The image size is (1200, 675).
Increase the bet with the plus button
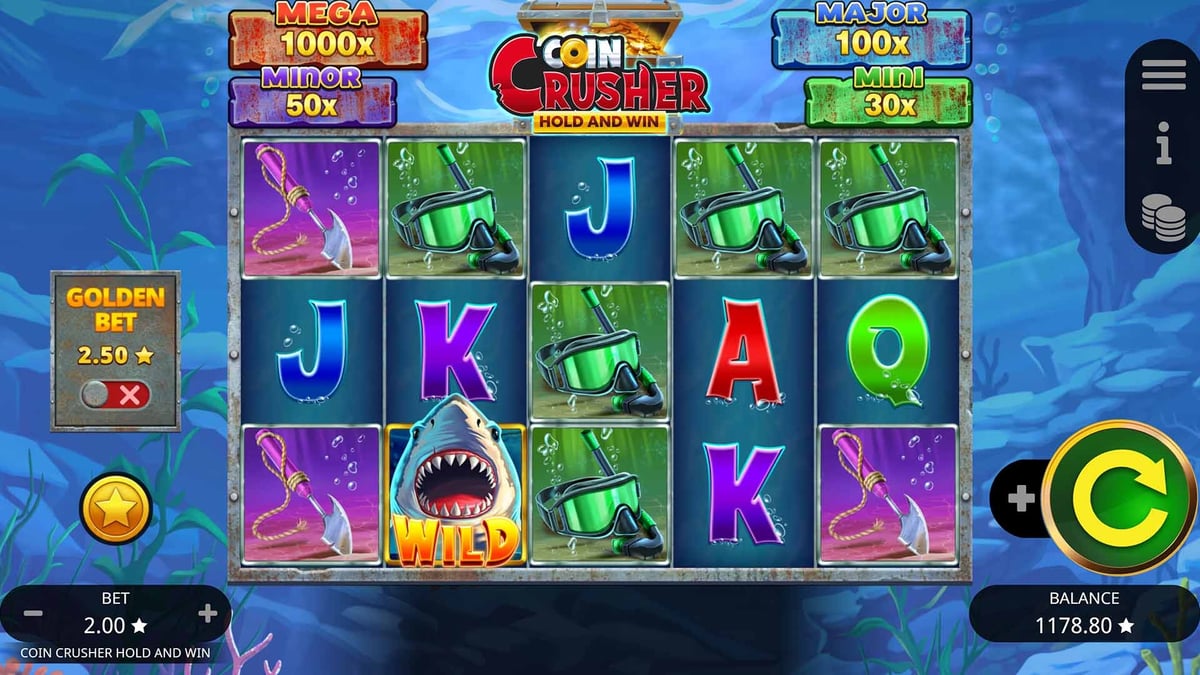pos(208,613)
